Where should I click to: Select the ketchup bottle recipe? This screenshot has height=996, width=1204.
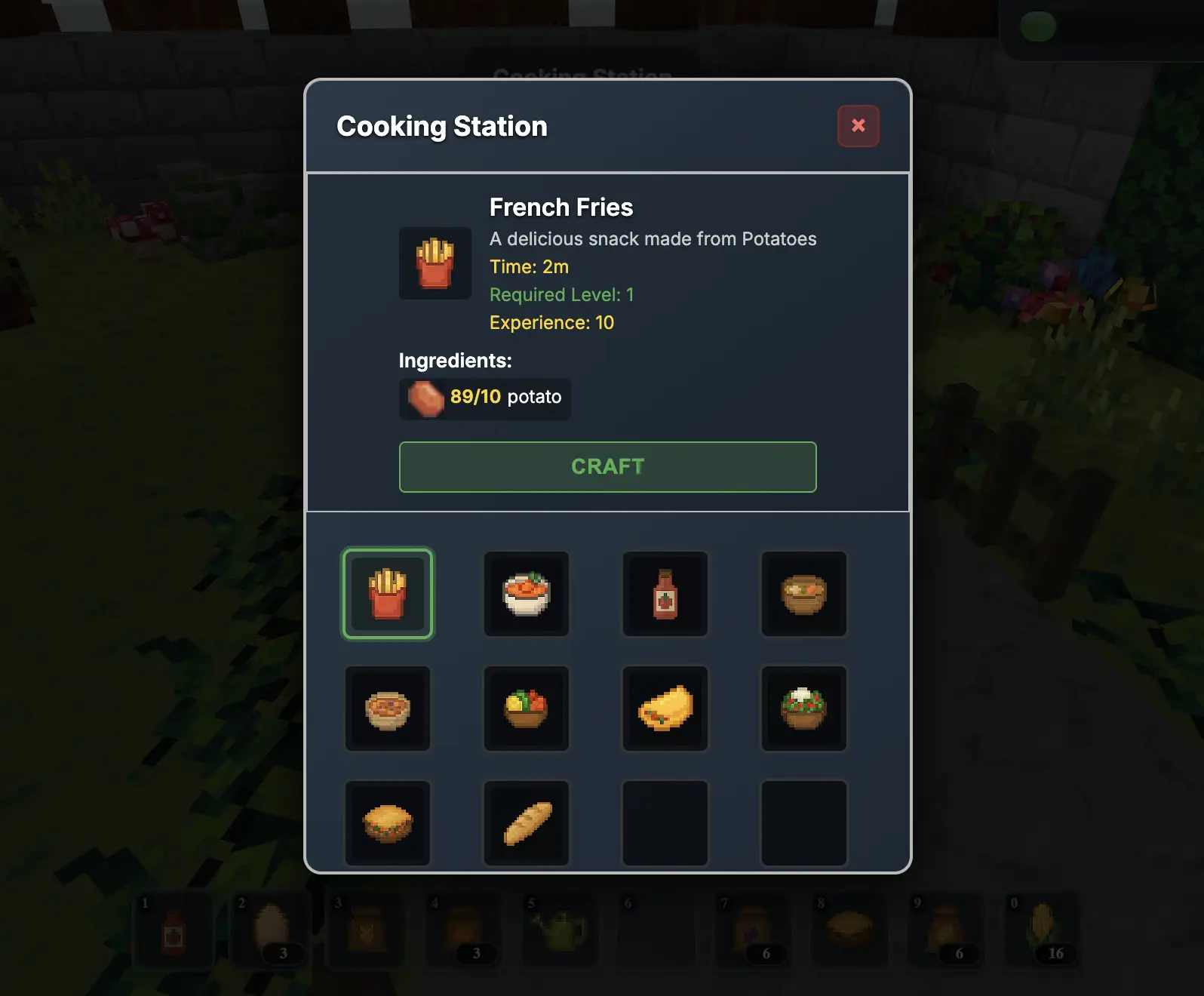pos(665,594)
